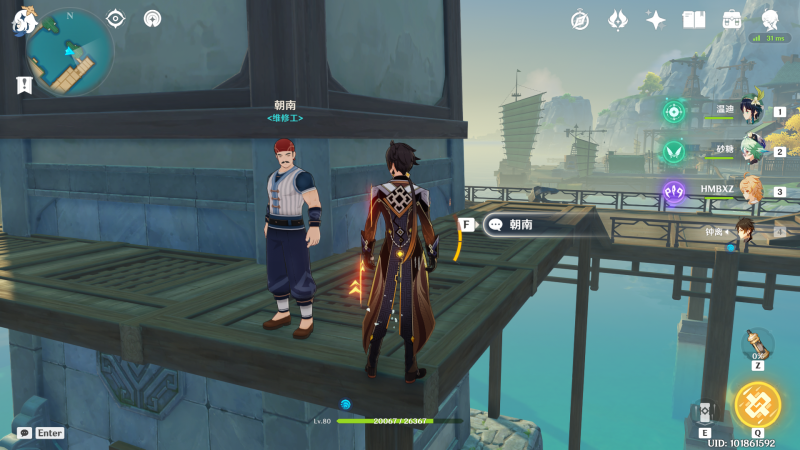
Task: Click the arched star icon beside the eye icon
Action: tap(152, 18)
